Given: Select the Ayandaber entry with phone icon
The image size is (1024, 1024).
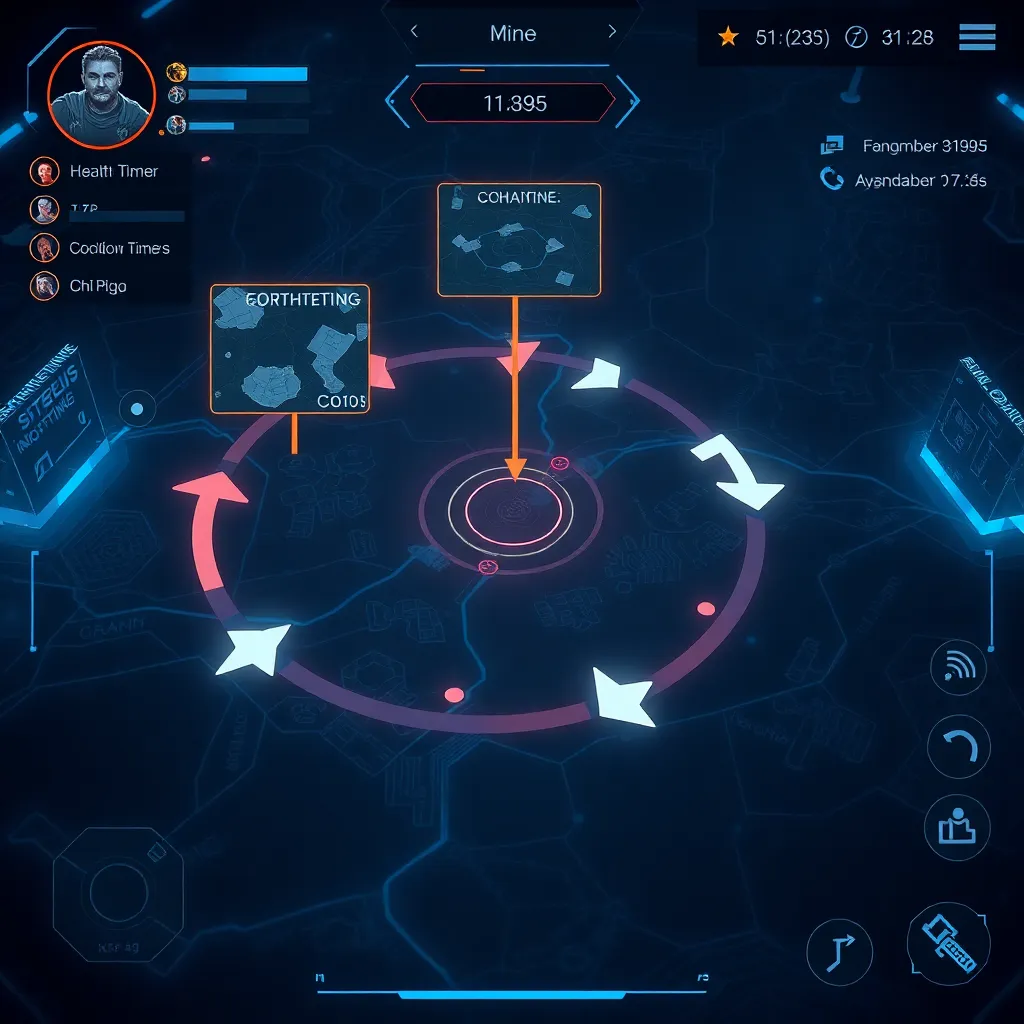Looking at the screenshot, I should point(920,181).
